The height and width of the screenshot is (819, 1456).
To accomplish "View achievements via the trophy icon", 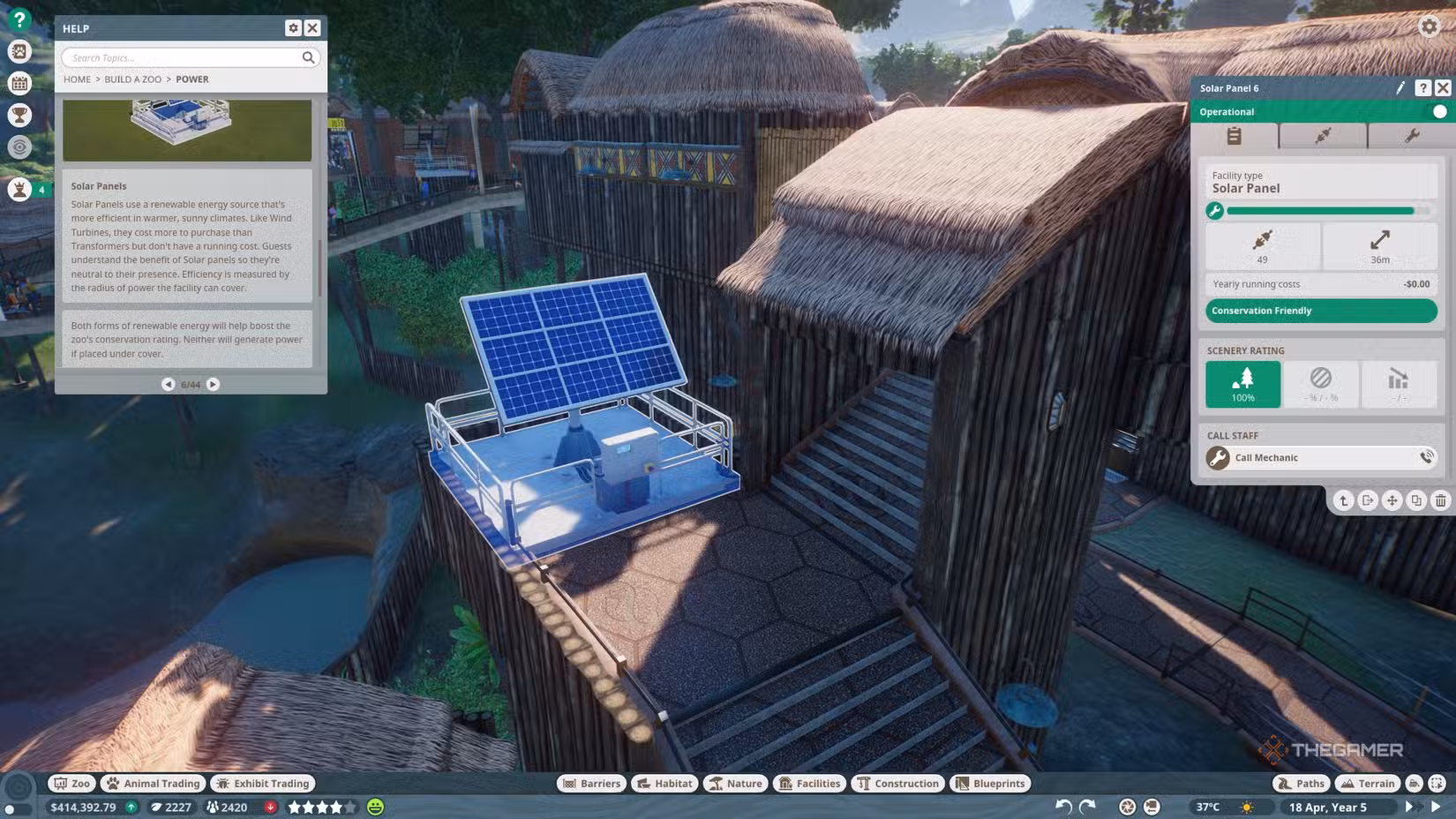I will click(19, 115).
